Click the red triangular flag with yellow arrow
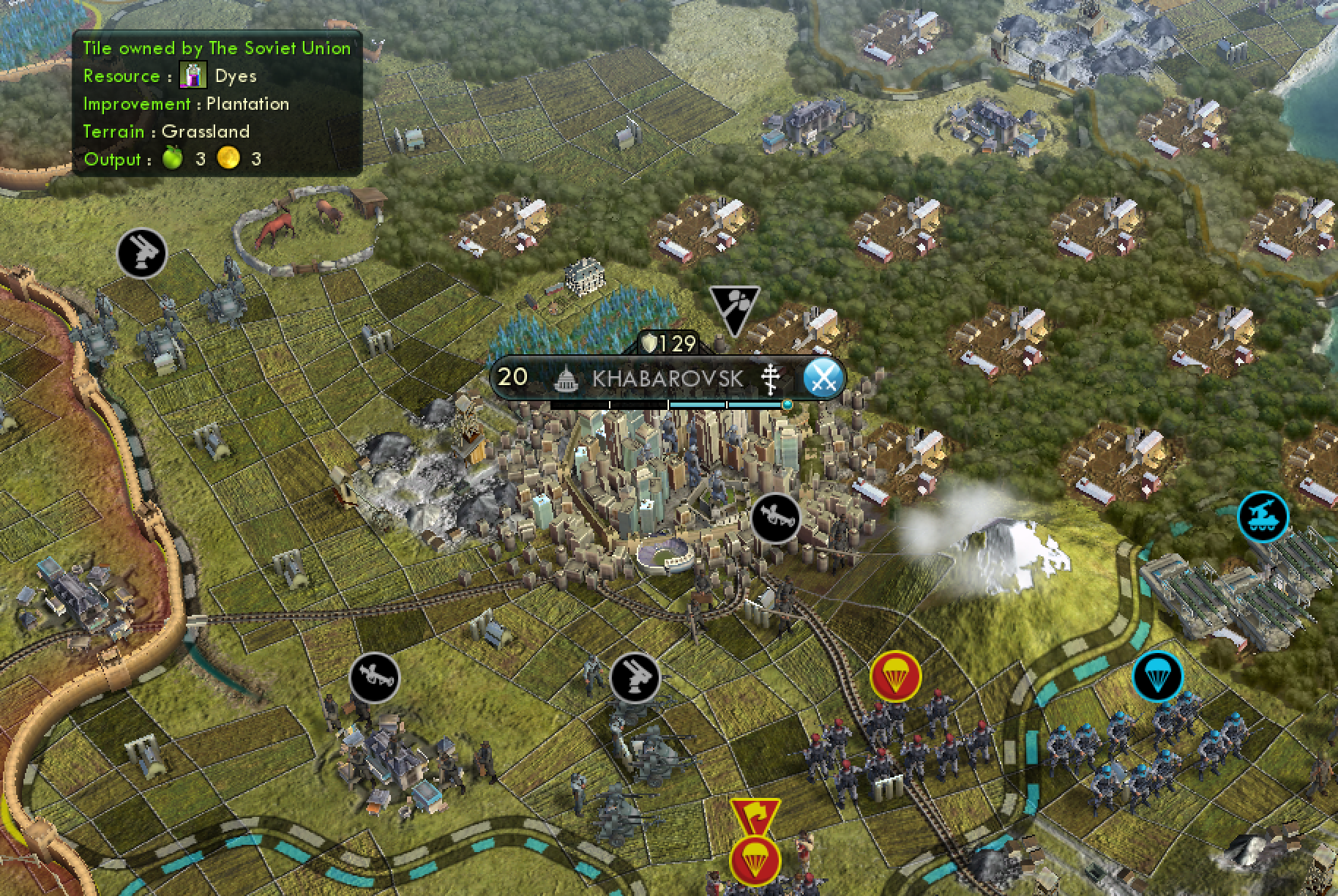Viewport: 1338px width, 896px height. coord(754,816)
